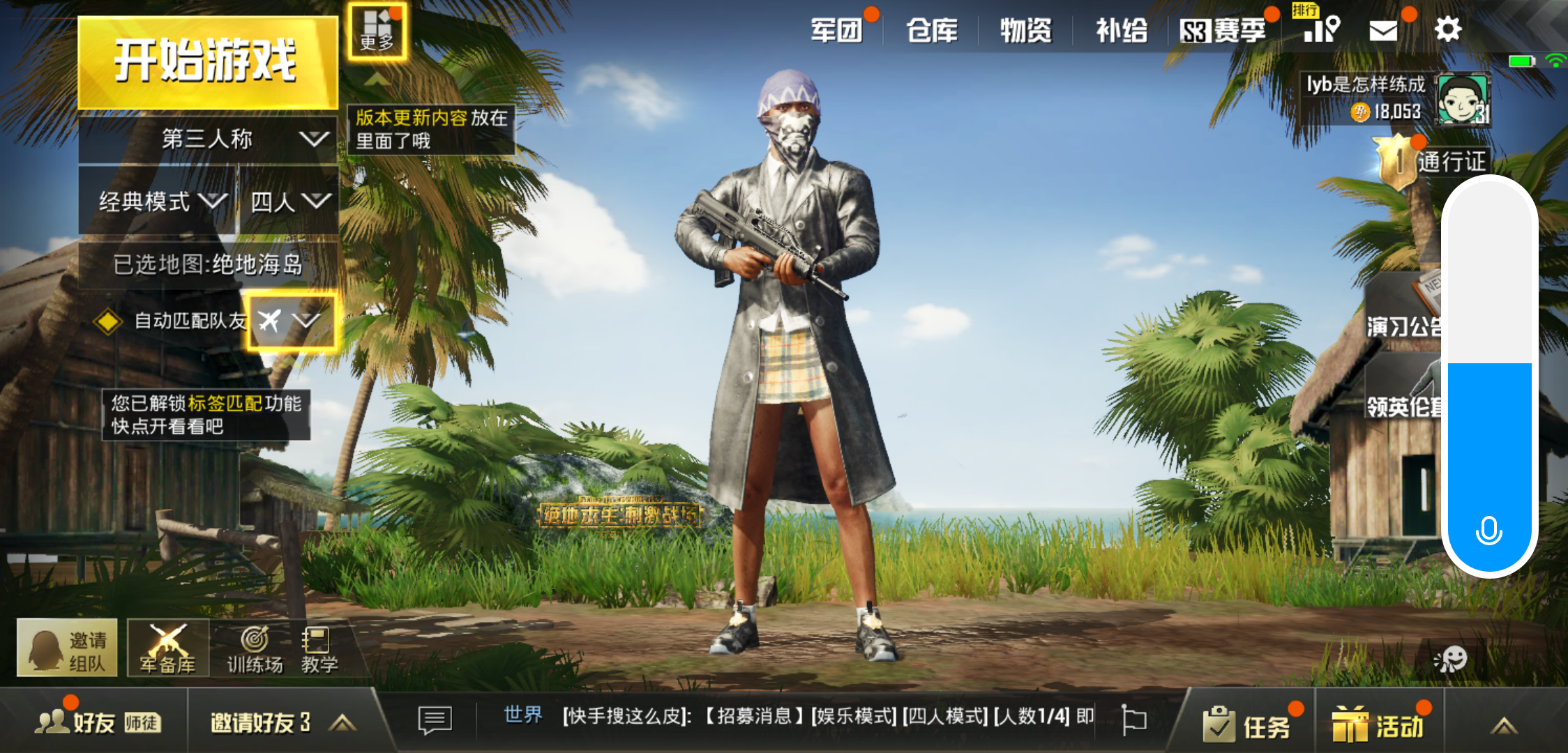The image size is (1568, 753).
Task: Open the 更多 more panel
Action: pos(377,31)
